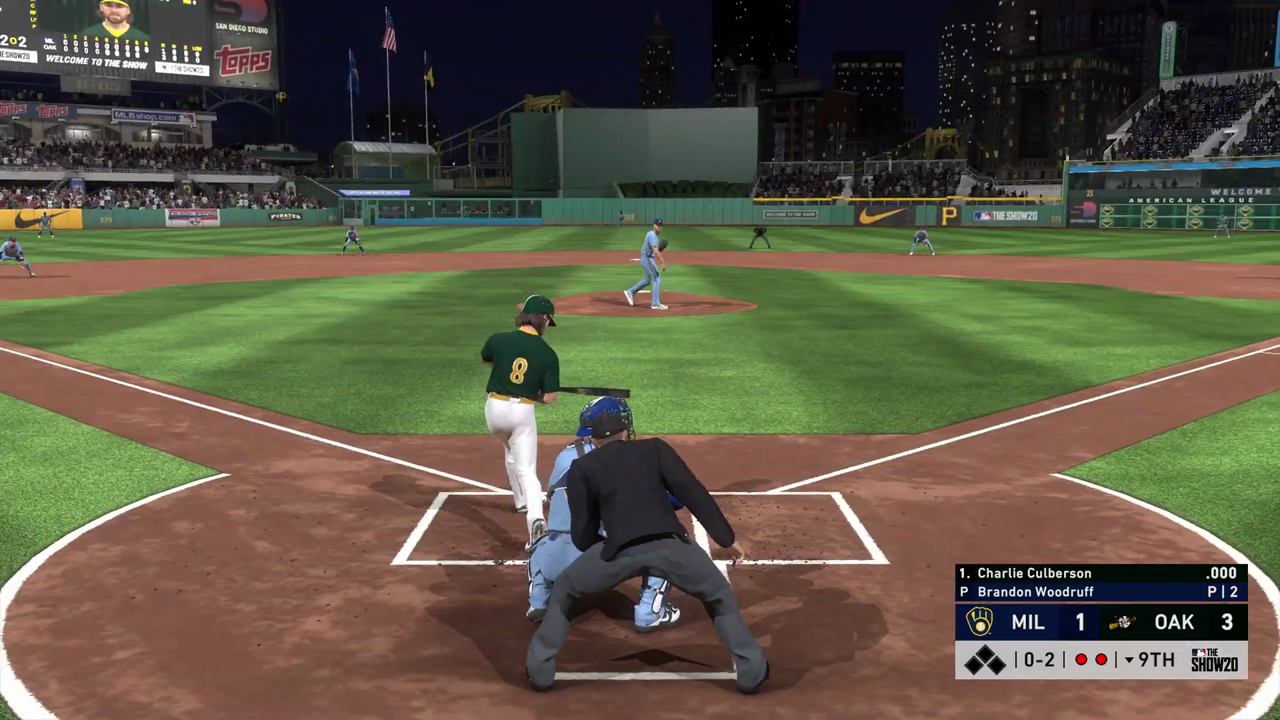Viewport: 1280px width, 720px height.
Task: Select the Milwaukee Brewers glove logo
Action: (x=978, y=622)
